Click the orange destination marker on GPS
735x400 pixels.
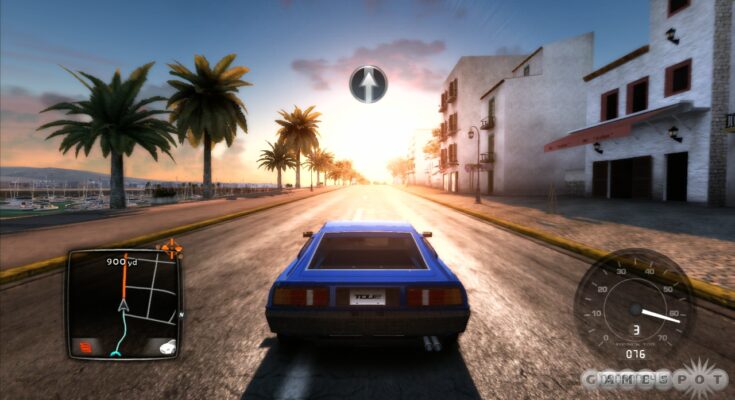pos(172,245)
